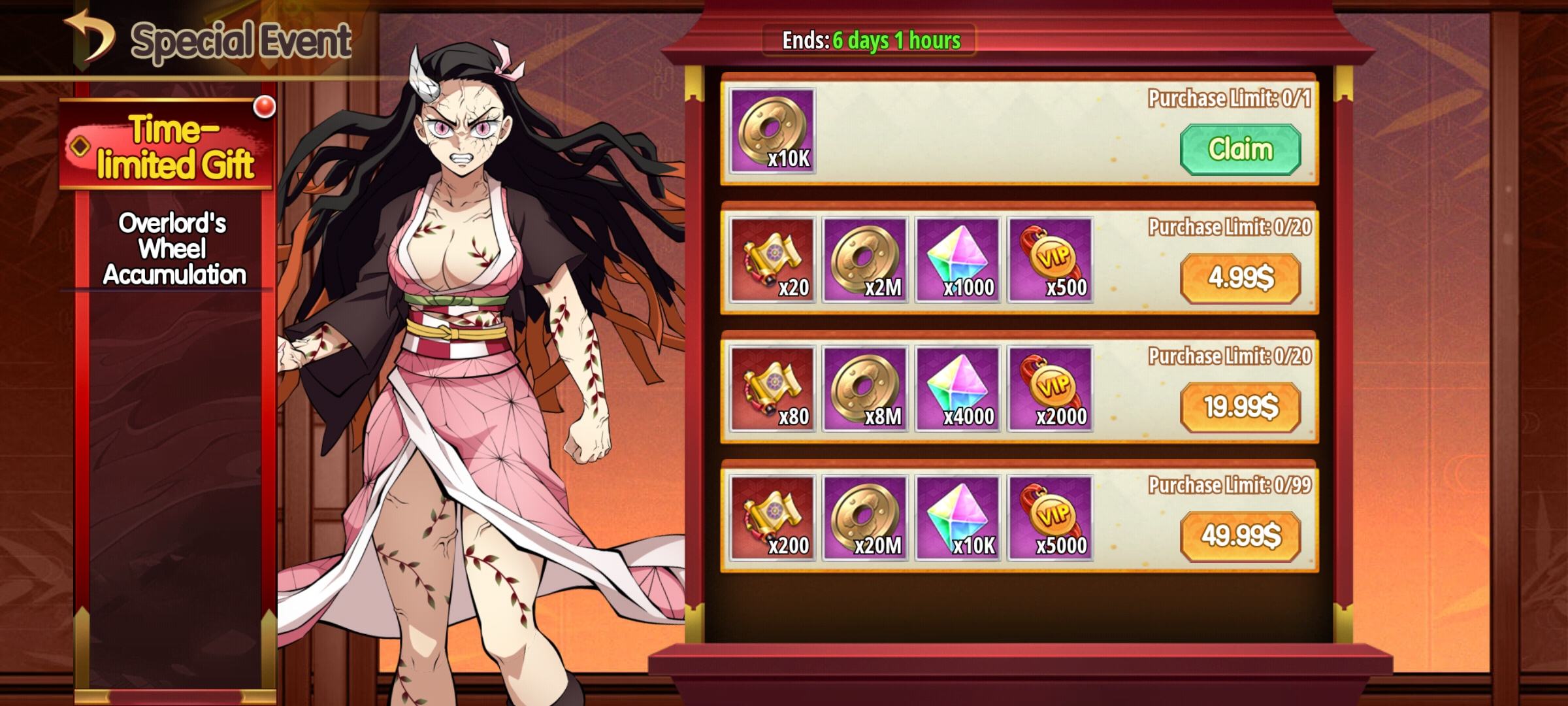Select the x1000 crystal gem reward
1568x706 pixels.
958,260
